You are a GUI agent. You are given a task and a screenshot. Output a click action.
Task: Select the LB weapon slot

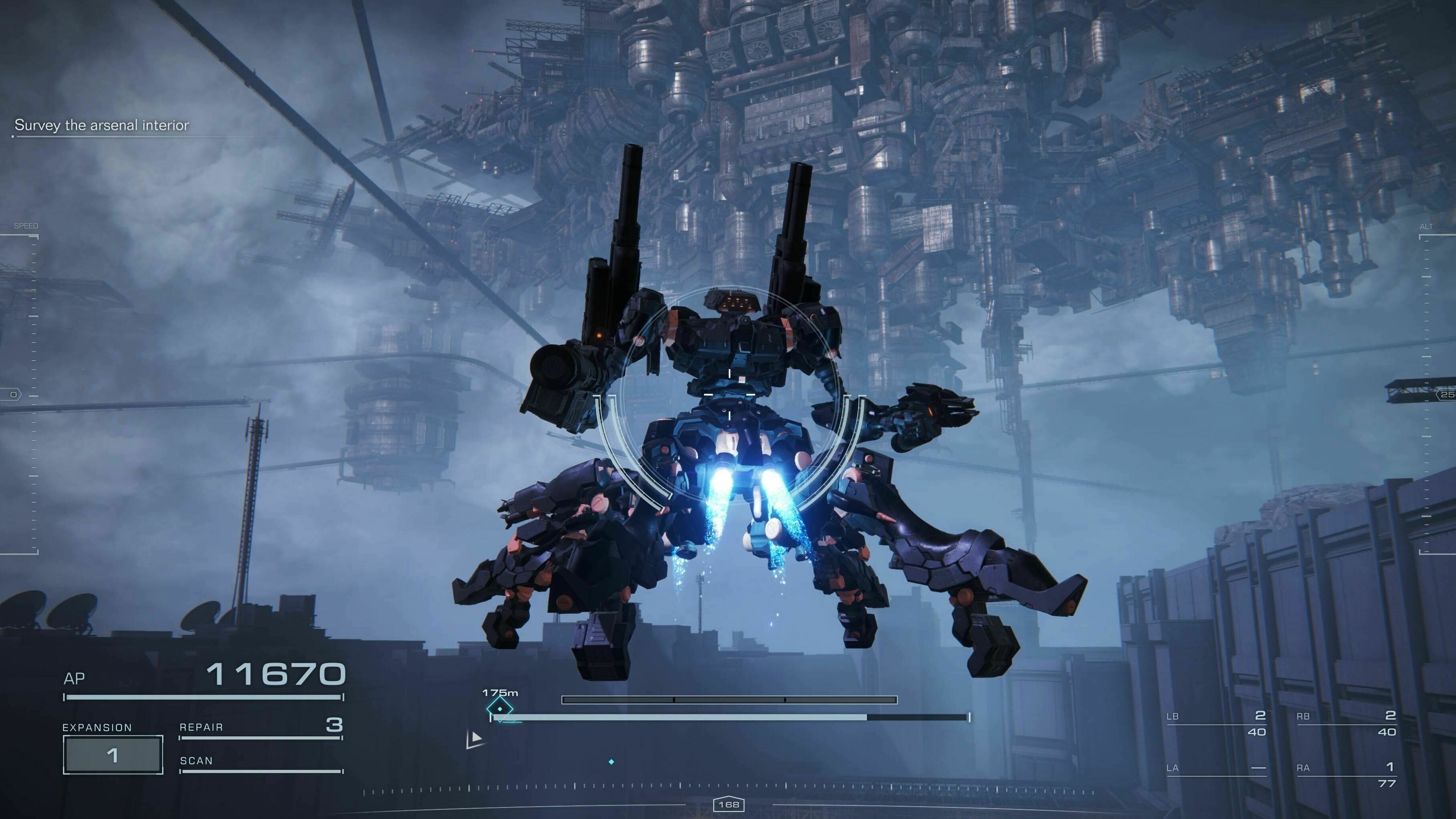(x=1216, y=724)
